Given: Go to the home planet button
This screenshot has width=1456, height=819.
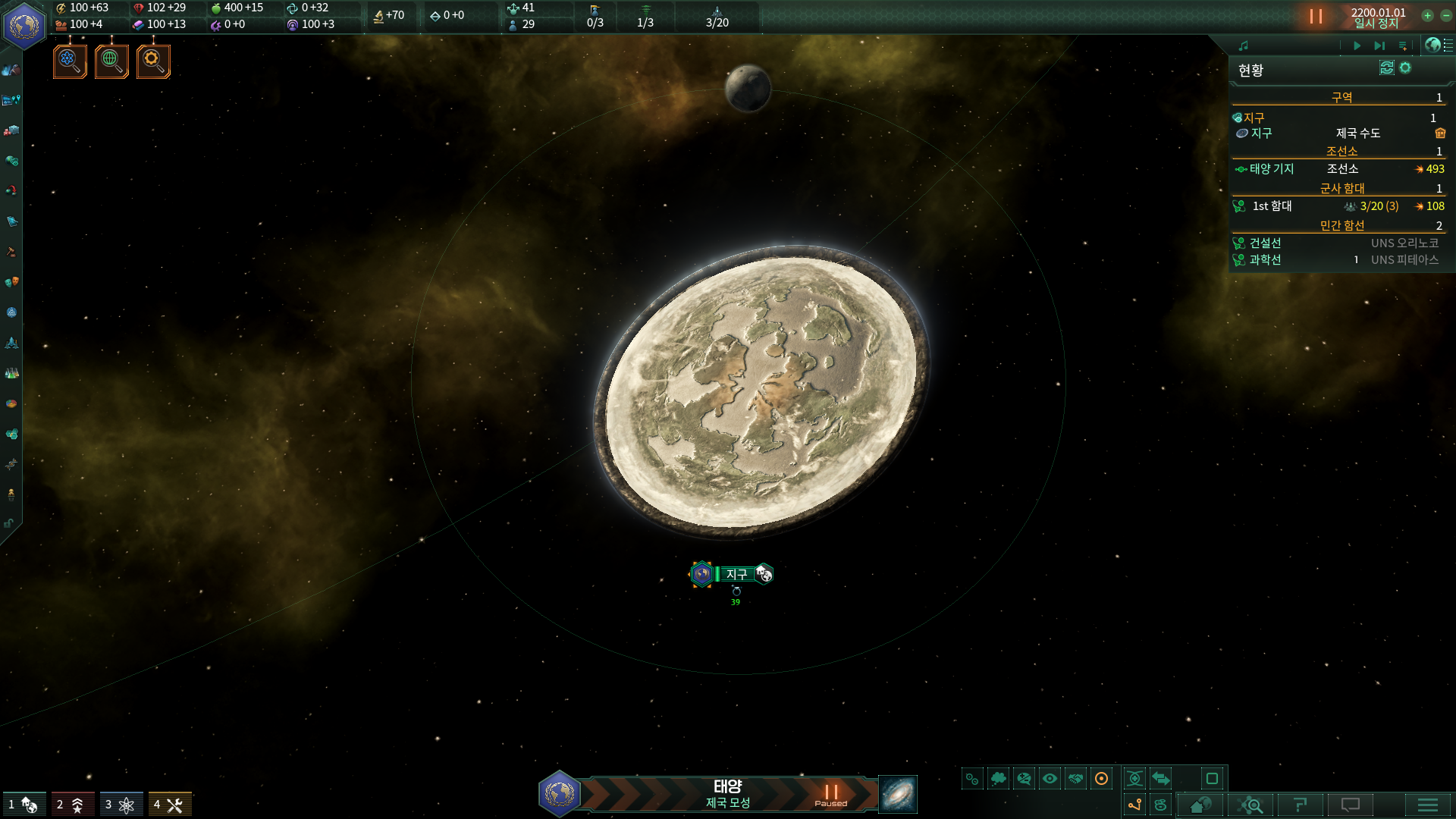Looking at the screenshot, I should [1200, 805].
